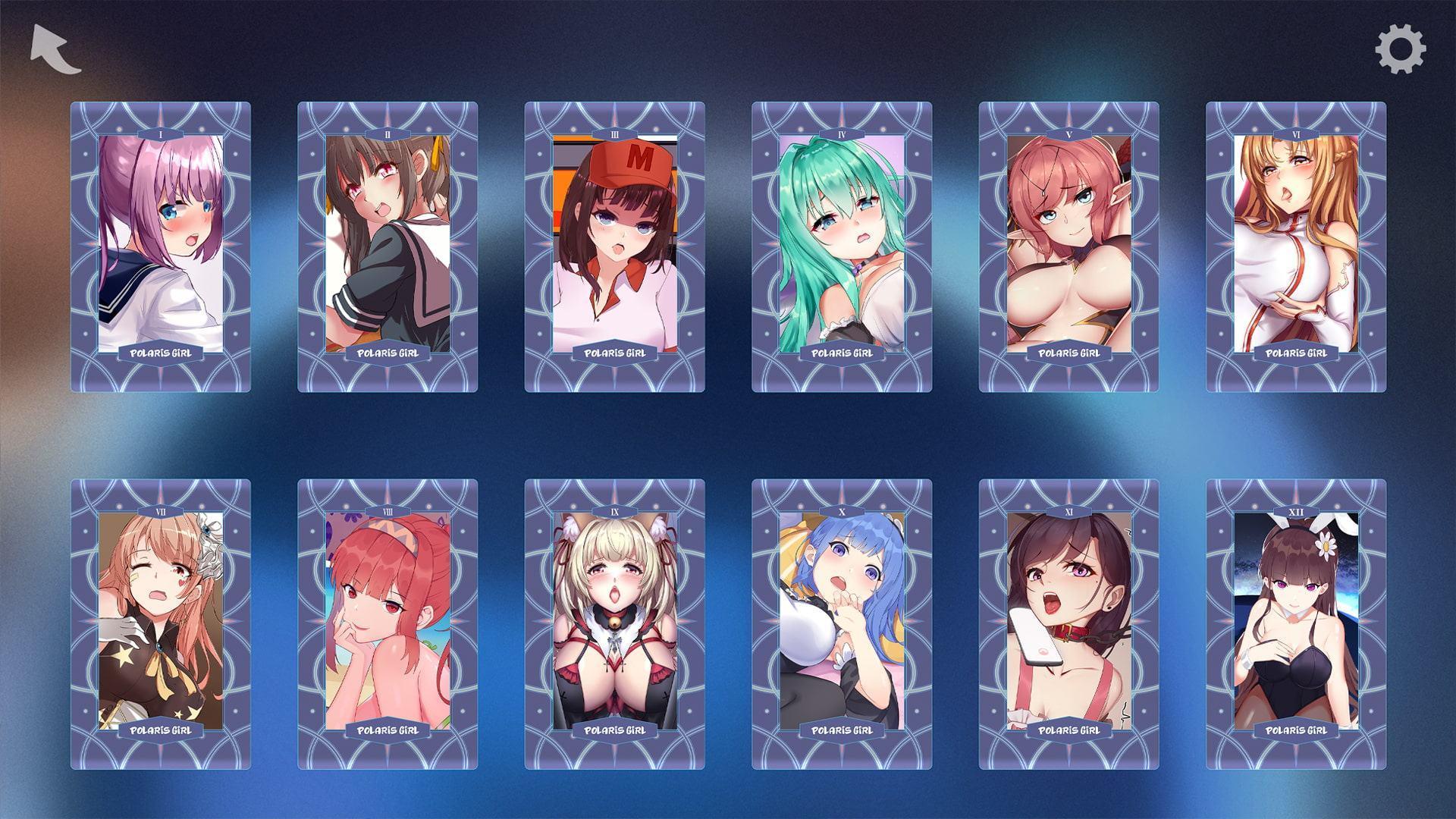
Task: Select card VIII with the red-haired girl
Action: (x=388, y=623)
